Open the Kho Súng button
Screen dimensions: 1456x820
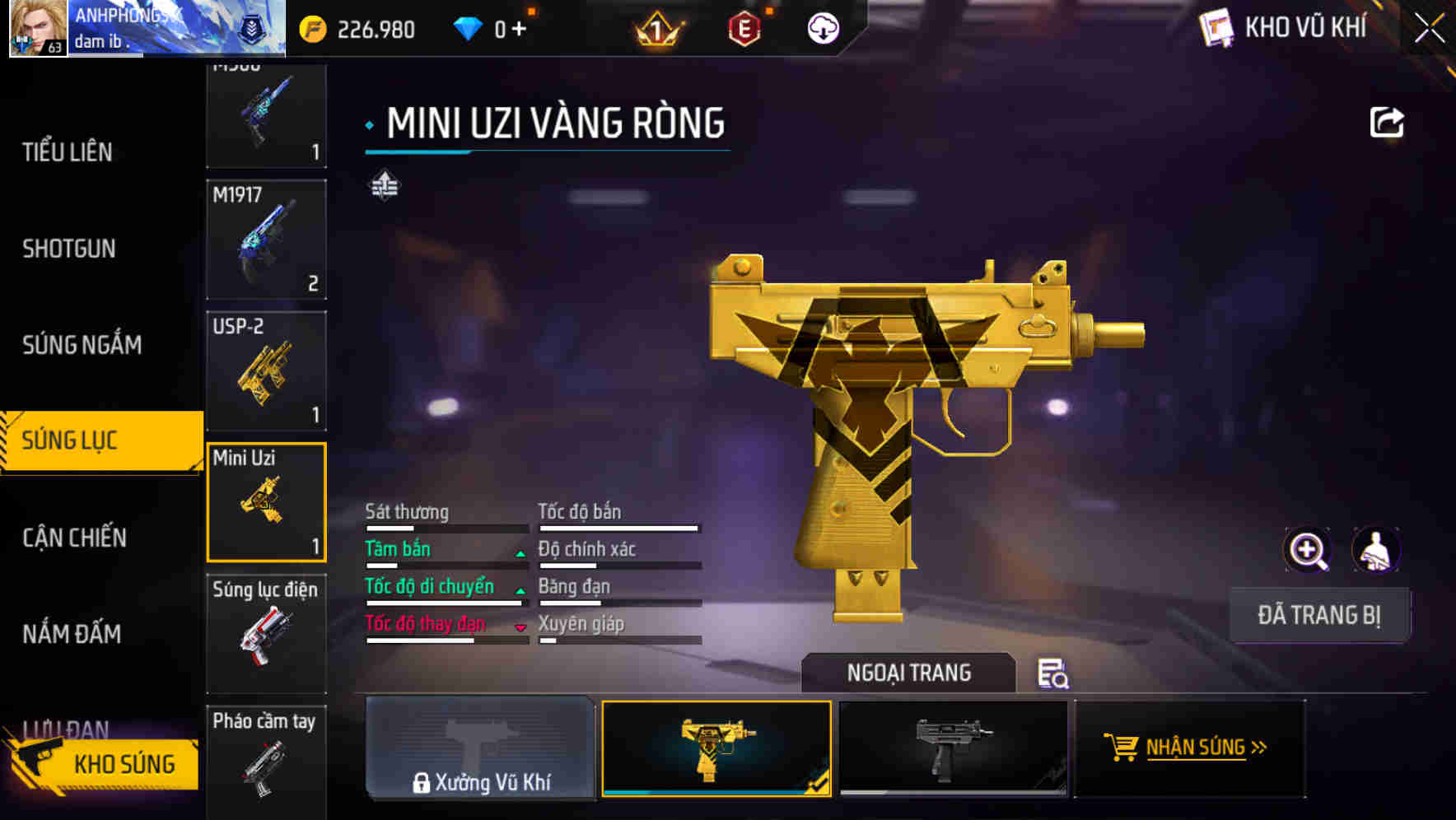(x=103, y=763)
